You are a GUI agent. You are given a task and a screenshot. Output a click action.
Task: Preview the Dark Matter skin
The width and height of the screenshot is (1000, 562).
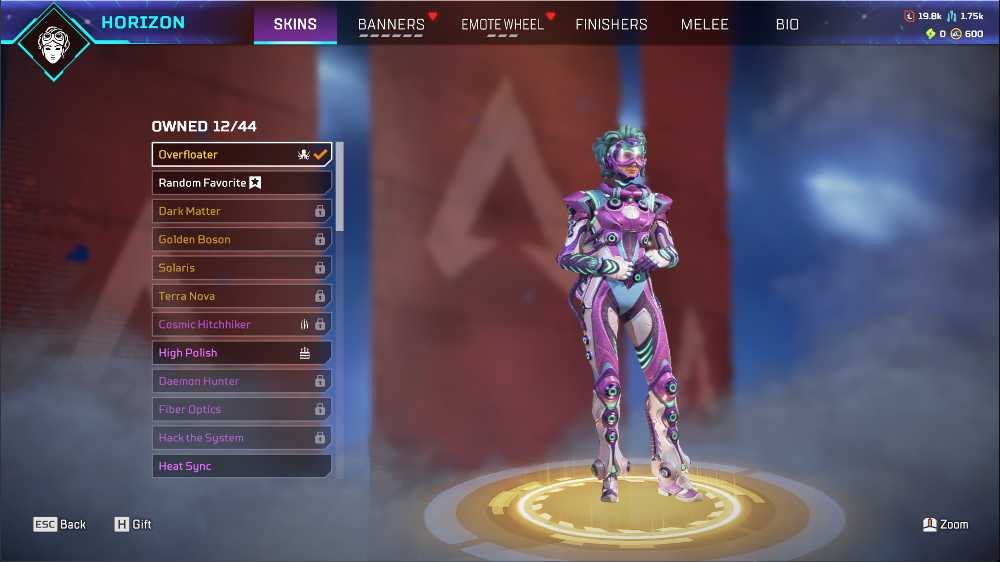242,211
